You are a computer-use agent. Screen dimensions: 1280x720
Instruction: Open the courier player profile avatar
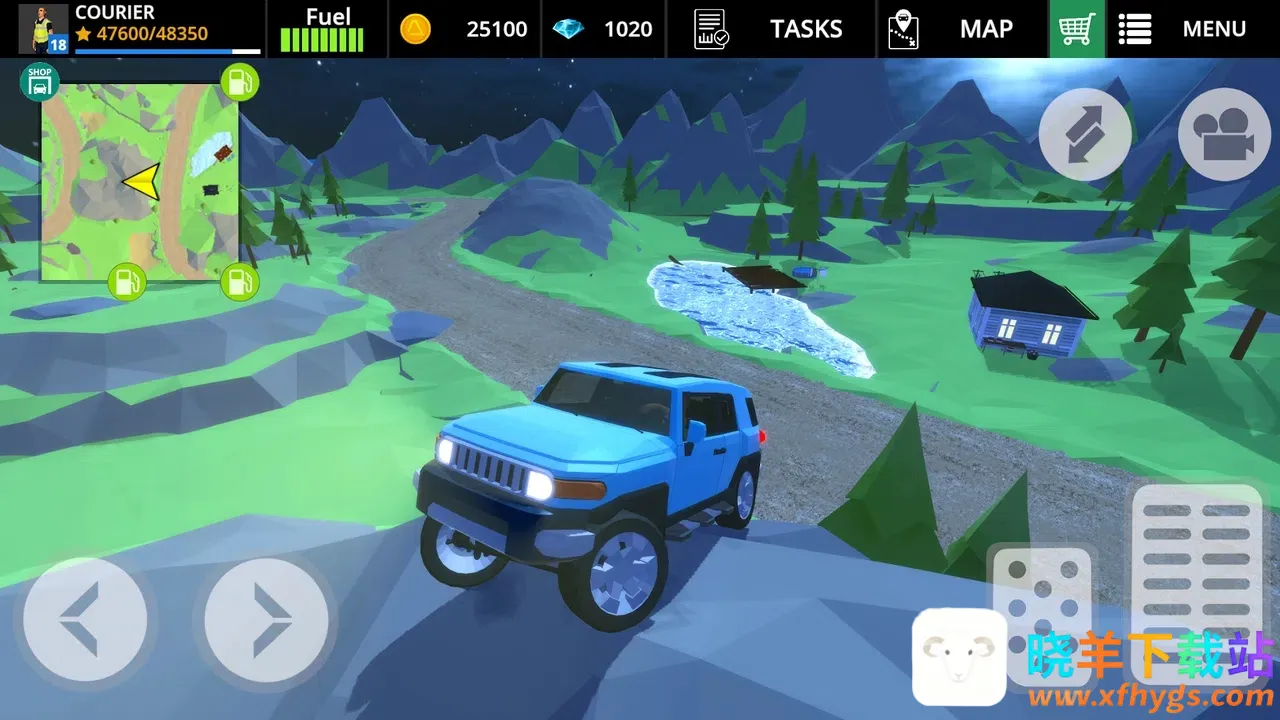click(x=43, y=29)
